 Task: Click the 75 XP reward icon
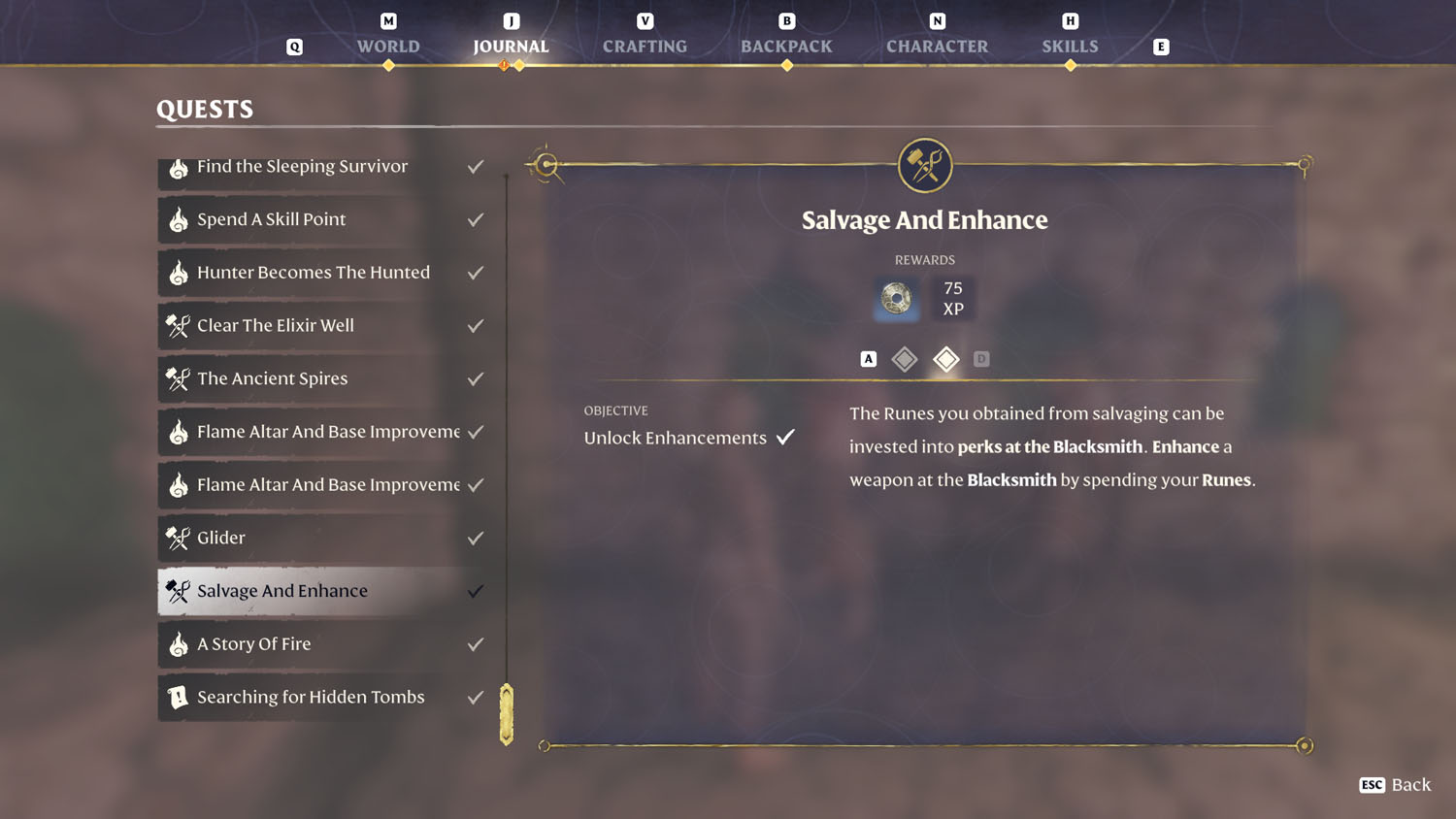tap(952, 298)
